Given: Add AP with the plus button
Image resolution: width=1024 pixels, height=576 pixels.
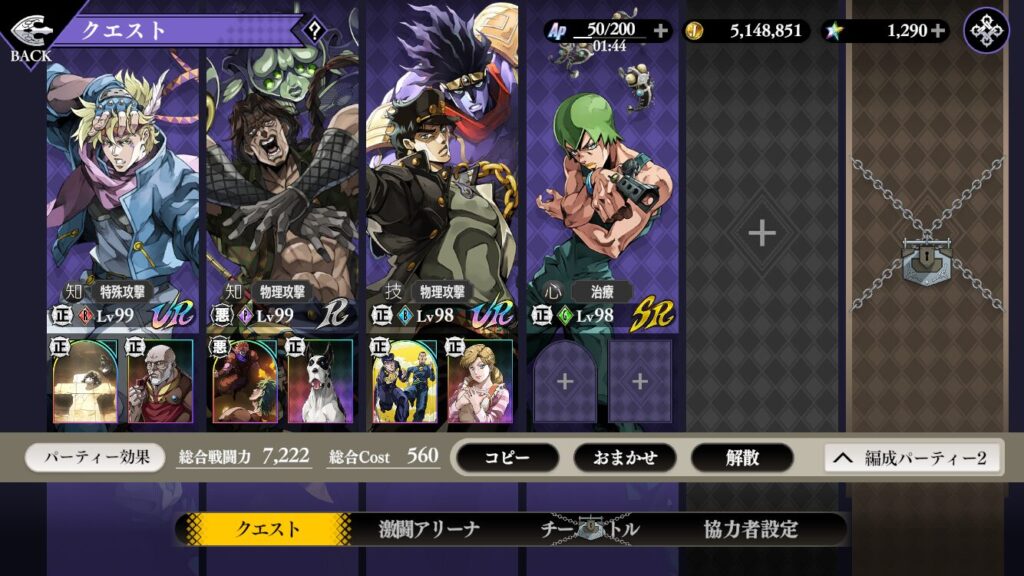Looking at the screenshot, I should click(660, 30).
